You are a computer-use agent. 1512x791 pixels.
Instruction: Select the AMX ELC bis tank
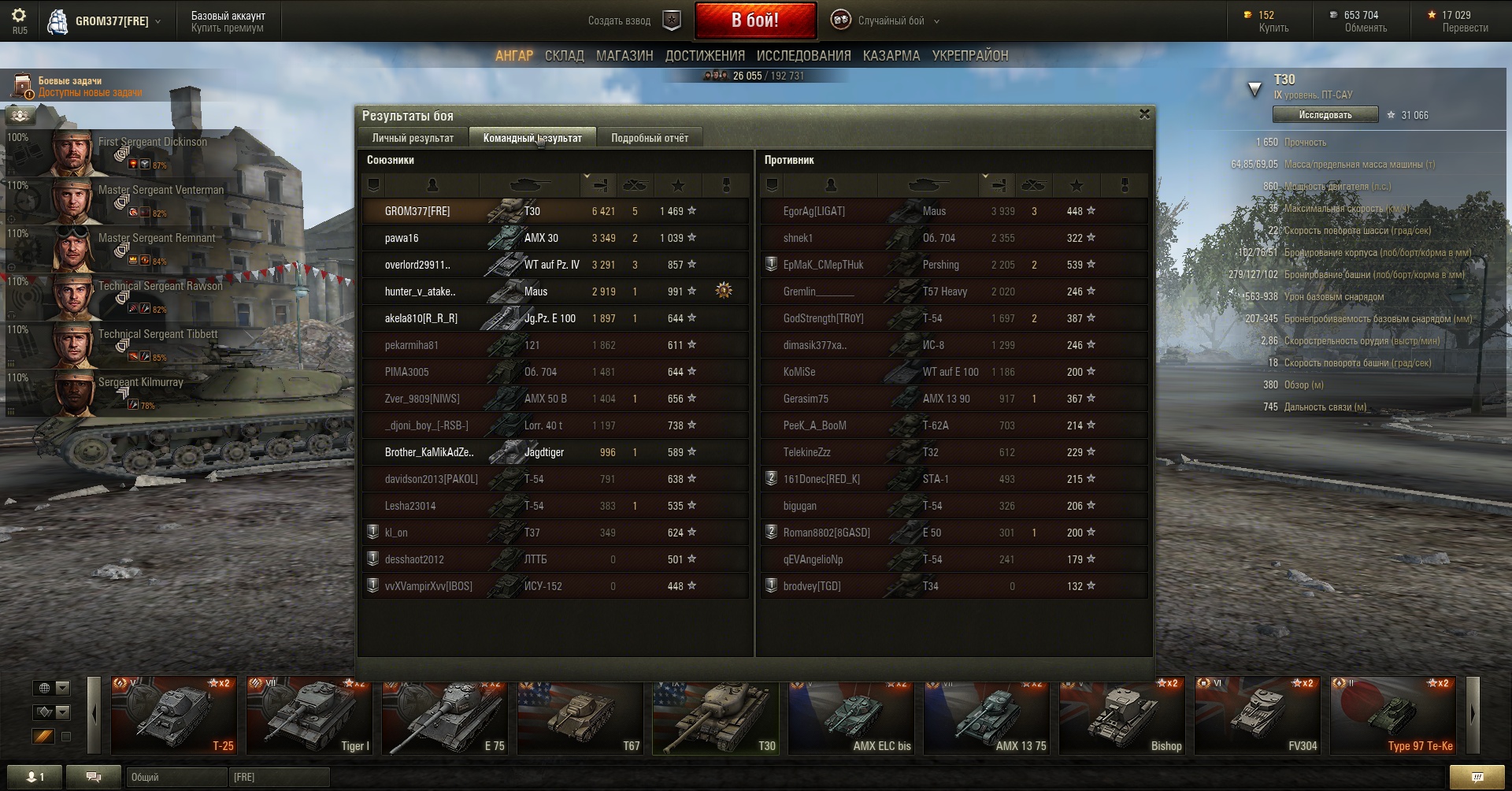tap(850, 715)
